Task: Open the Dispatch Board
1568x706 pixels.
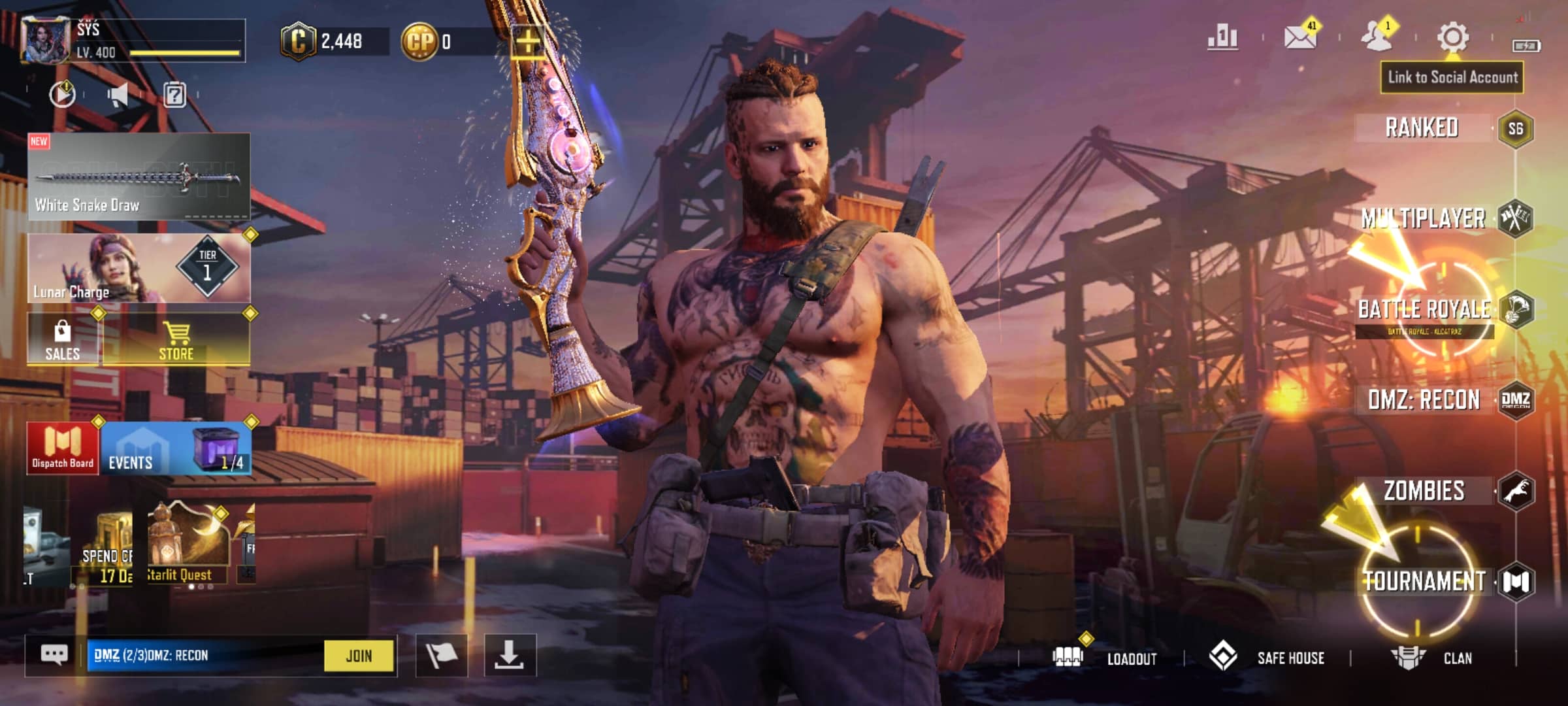Action: 63,448
